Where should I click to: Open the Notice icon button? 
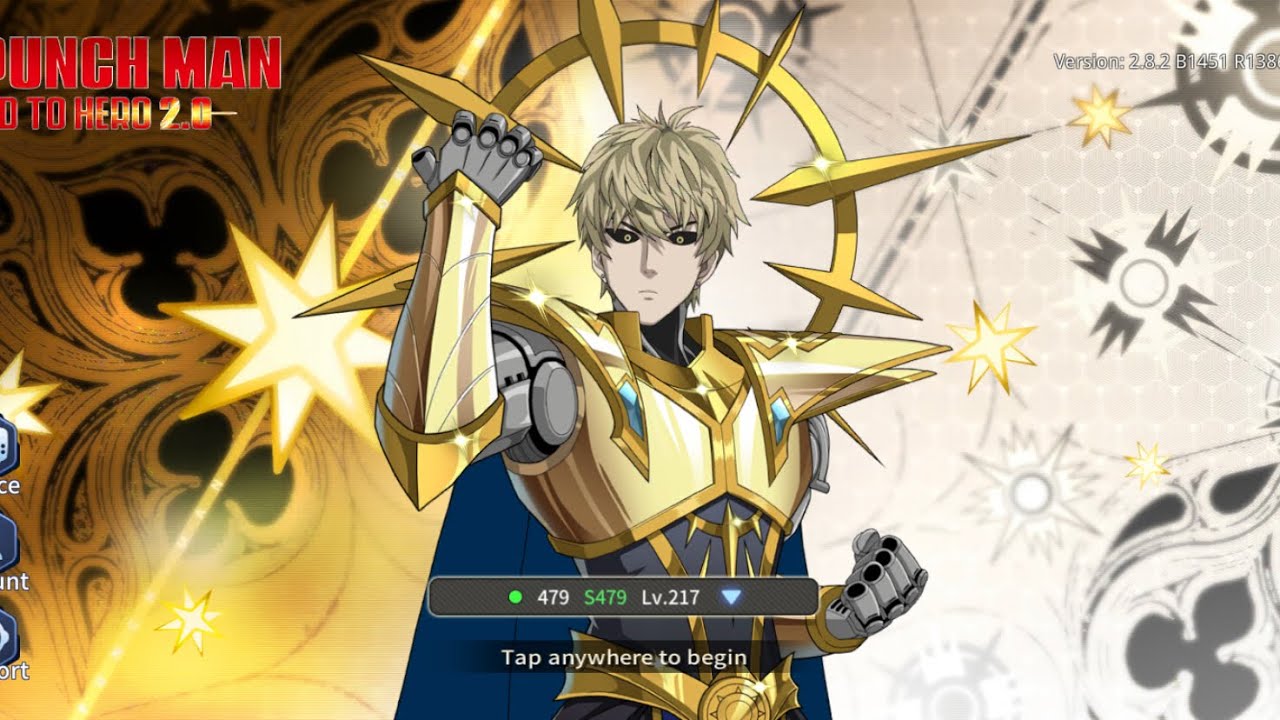[5, 448]
